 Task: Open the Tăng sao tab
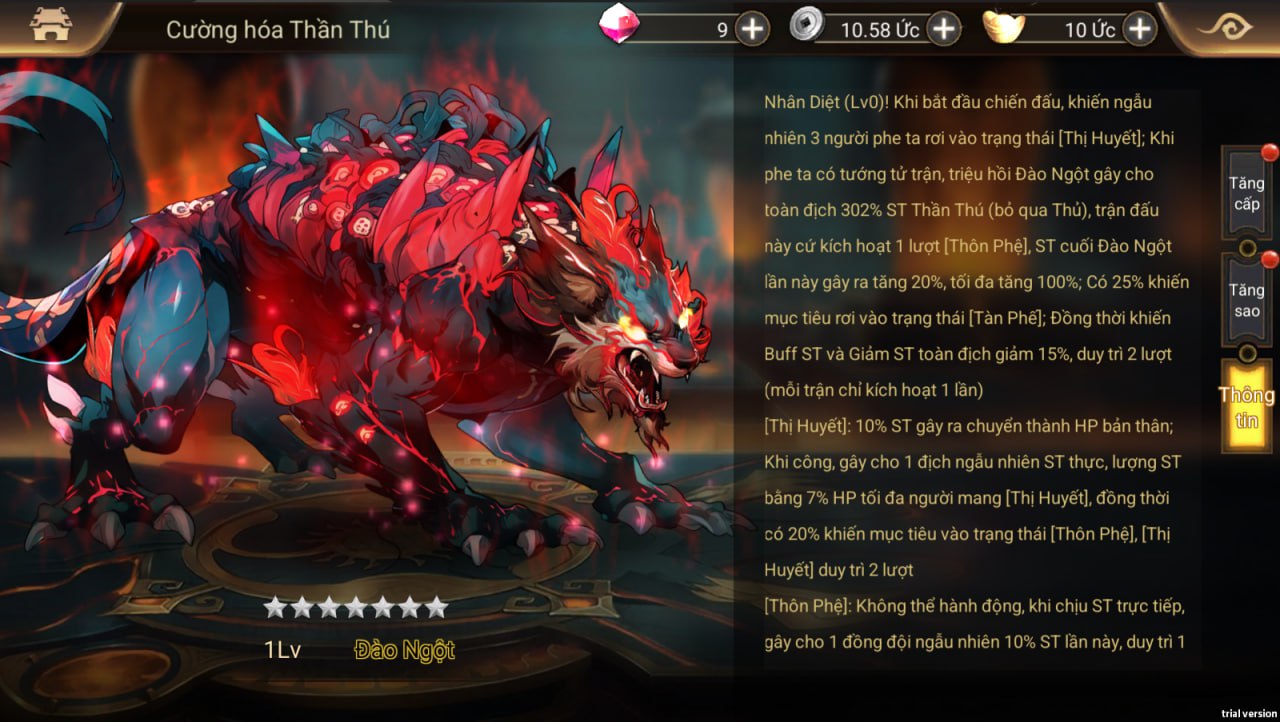pos(1246,300)
